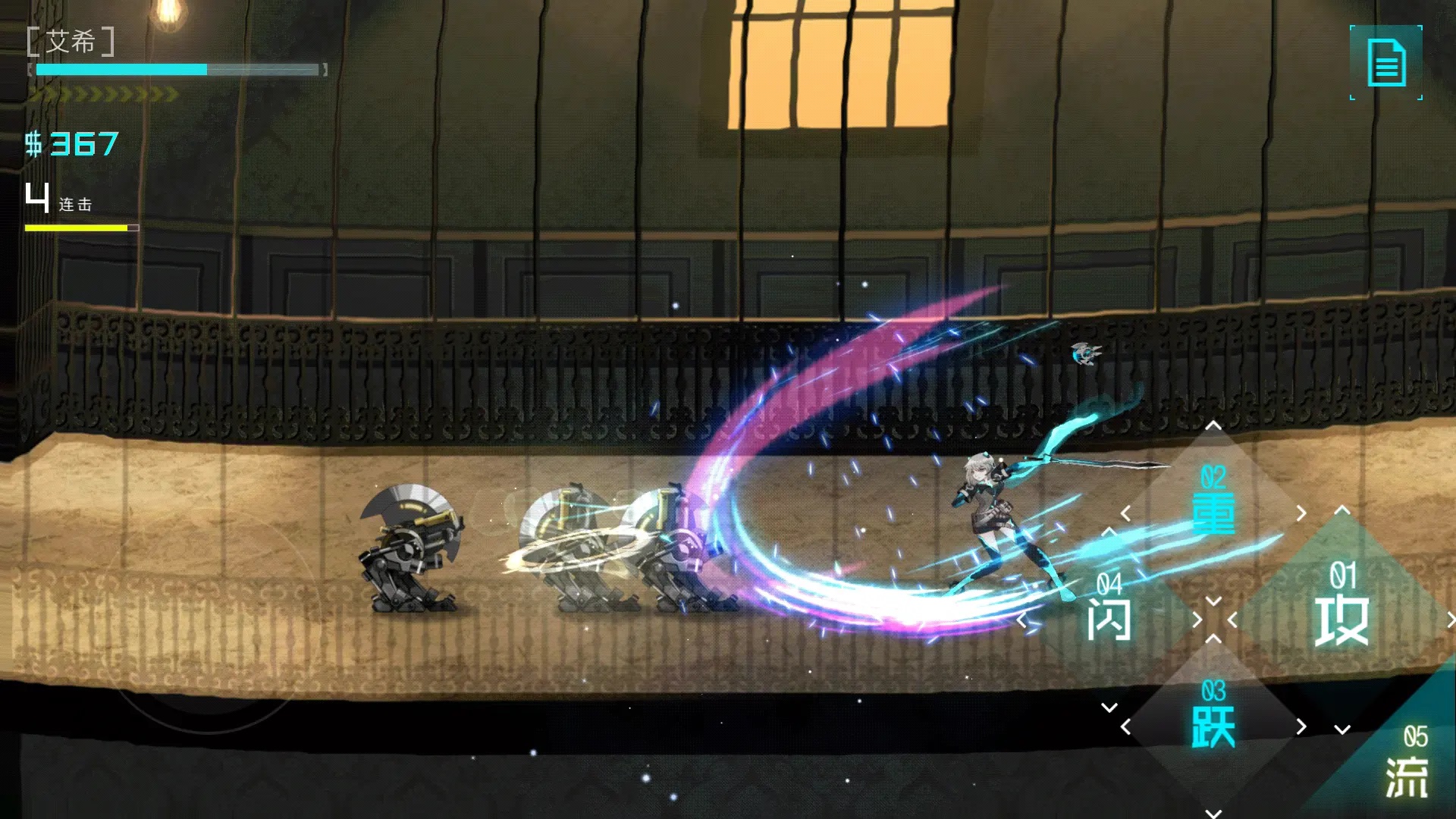1456x819 pixels.
Task: Click the cyan health bar gauge
Action: (x=121, y=69)
